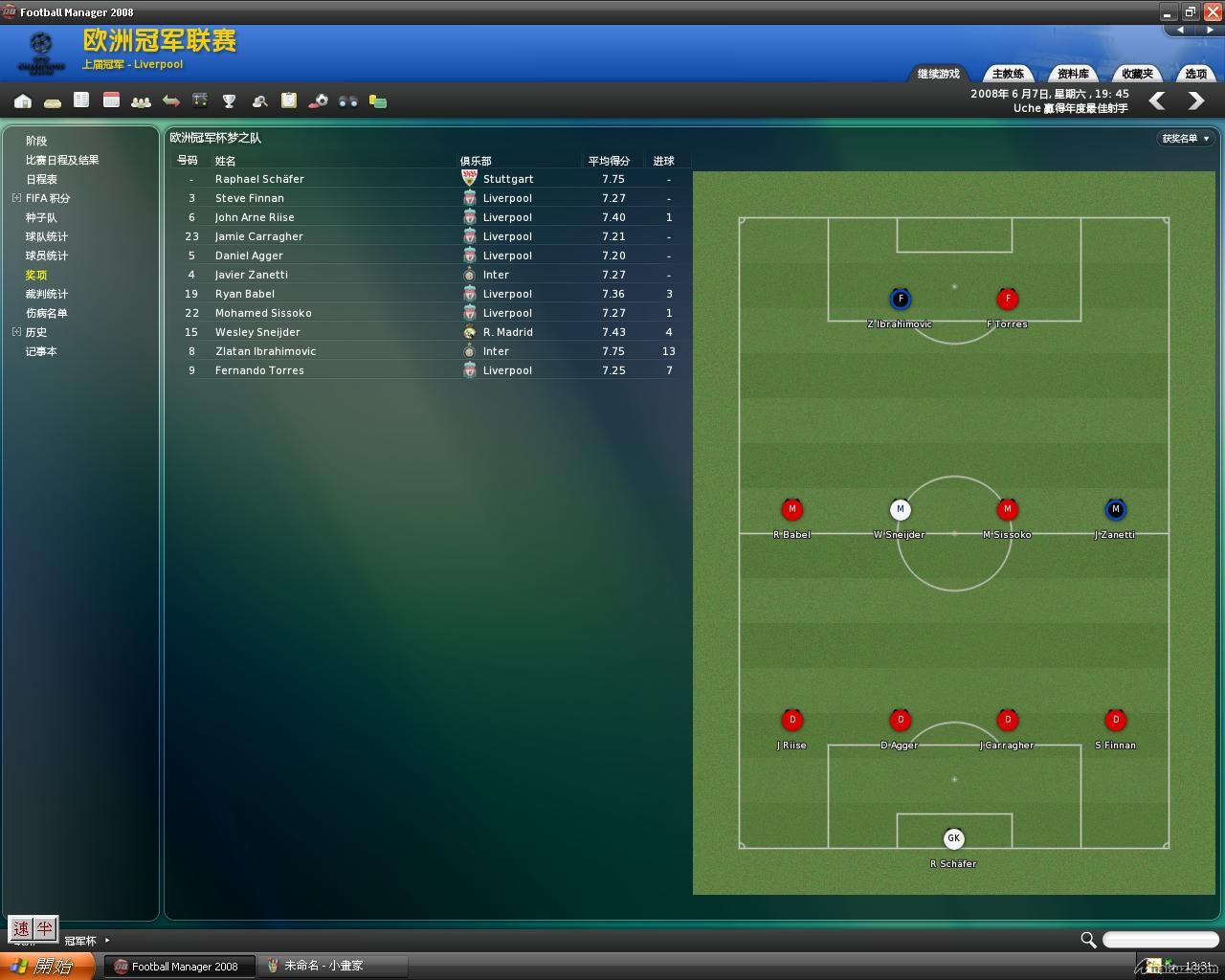Click the large back arrow by the date

pos(1157,100)
